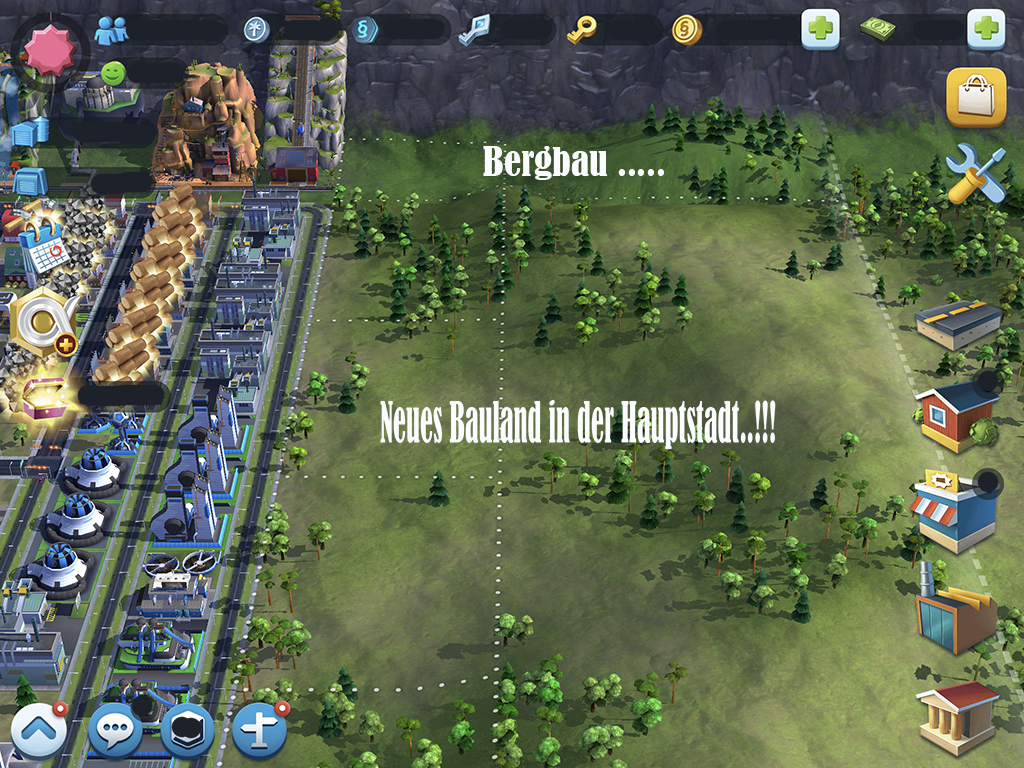Tap the blue population icon
The height and width of the screenshot is (768, 1024).
[111, 31]
